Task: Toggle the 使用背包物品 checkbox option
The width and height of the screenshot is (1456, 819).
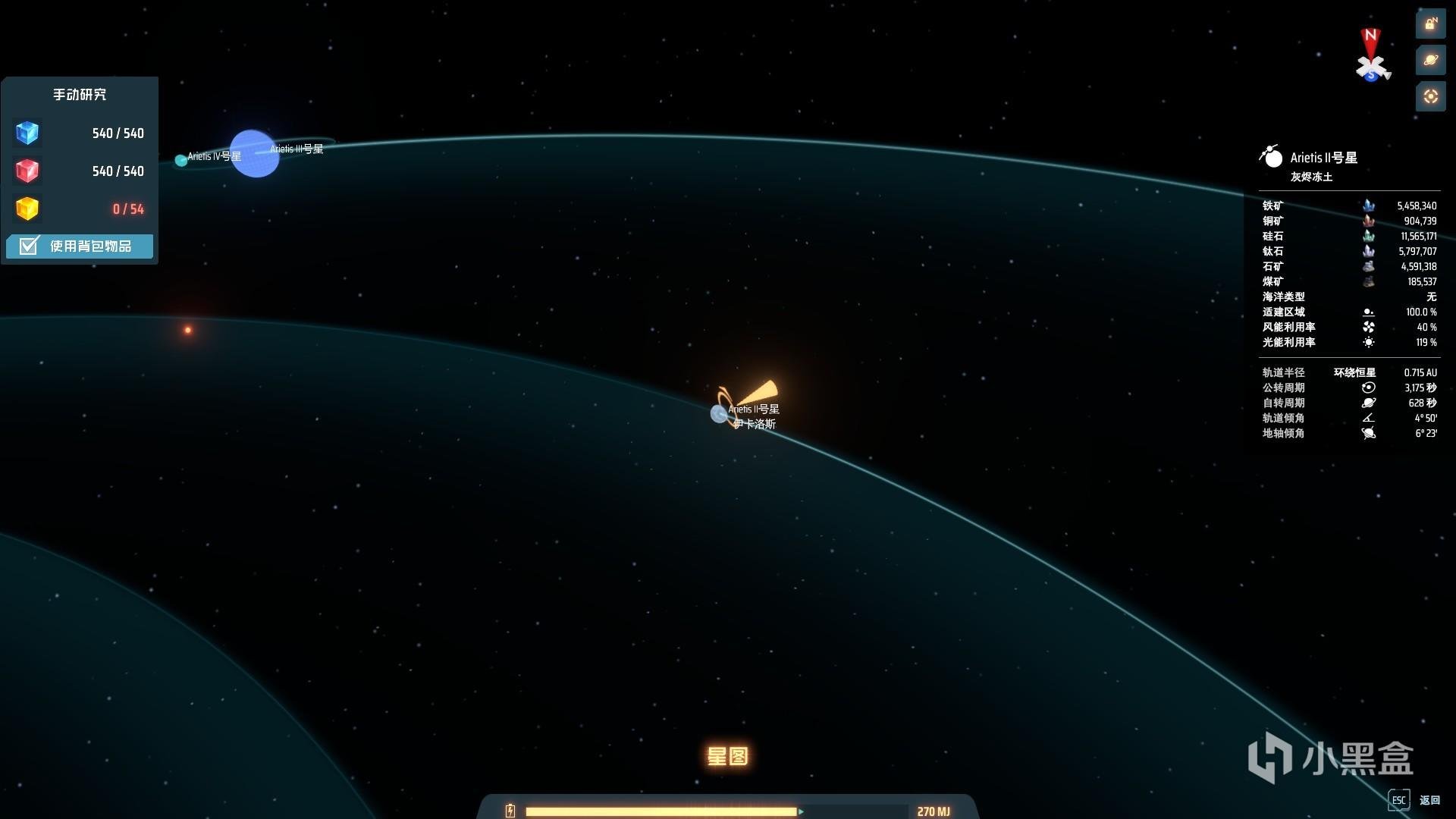Action: (x=79, y=246)
